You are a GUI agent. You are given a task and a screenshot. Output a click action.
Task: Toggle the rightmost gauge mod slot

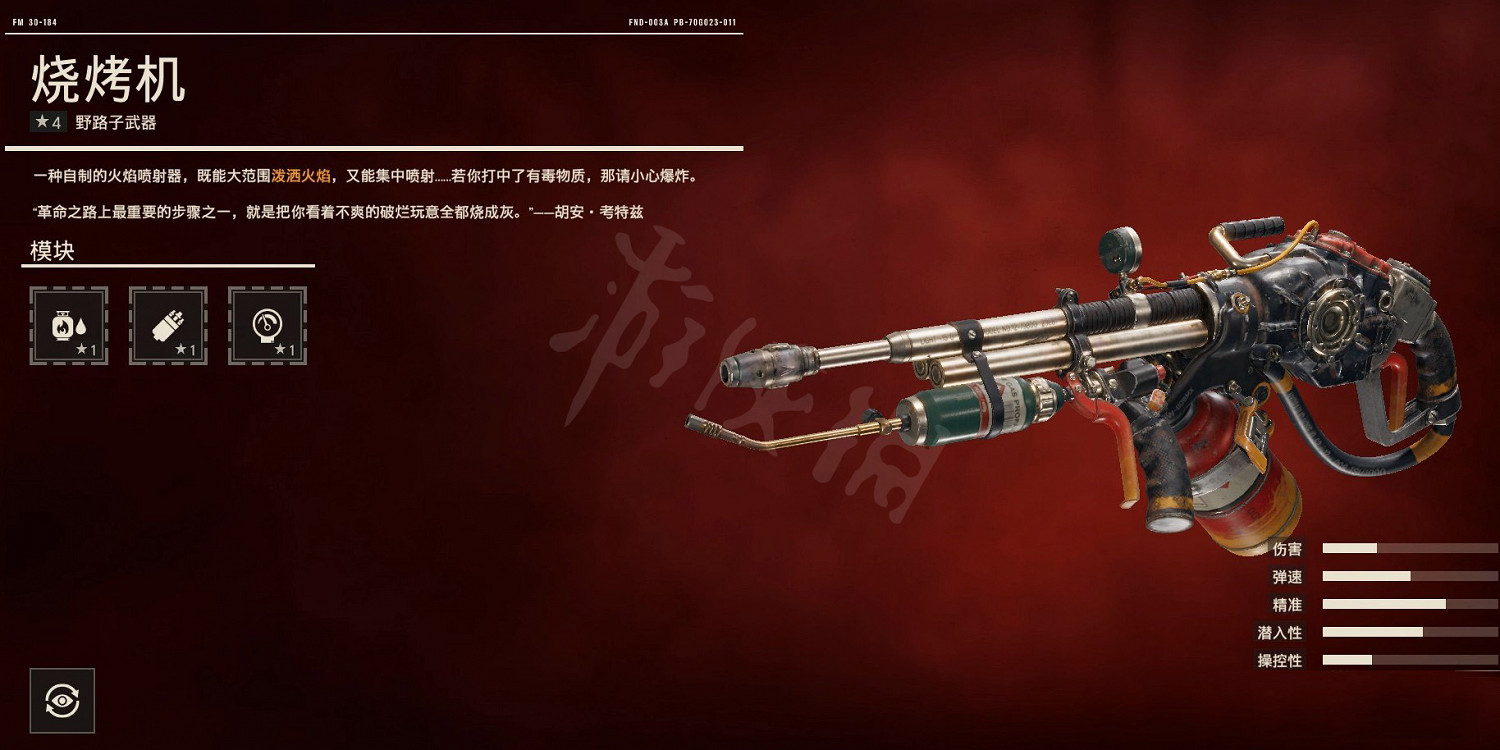266,326
